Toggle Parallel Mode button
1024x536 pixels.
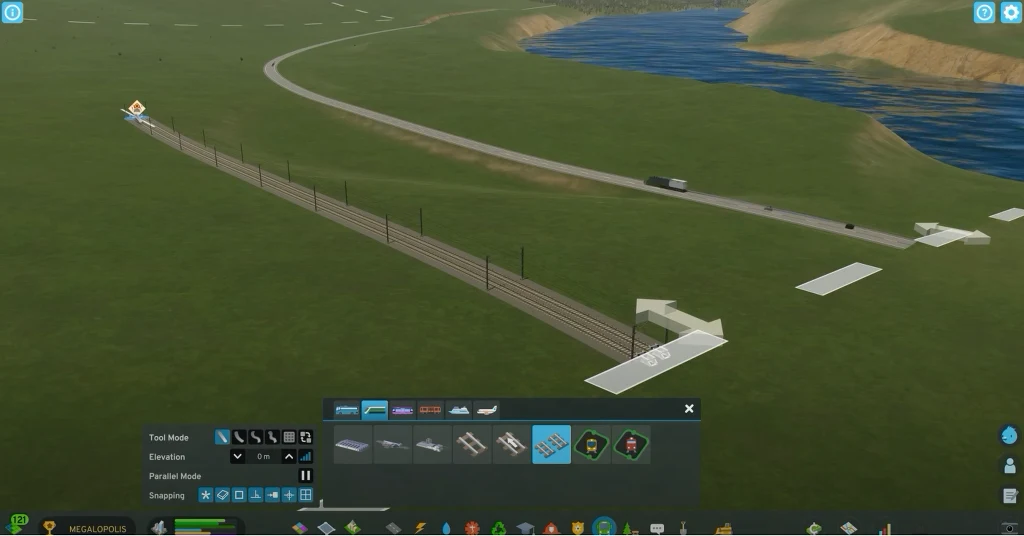pyautogui.click(x=306, y=476)
